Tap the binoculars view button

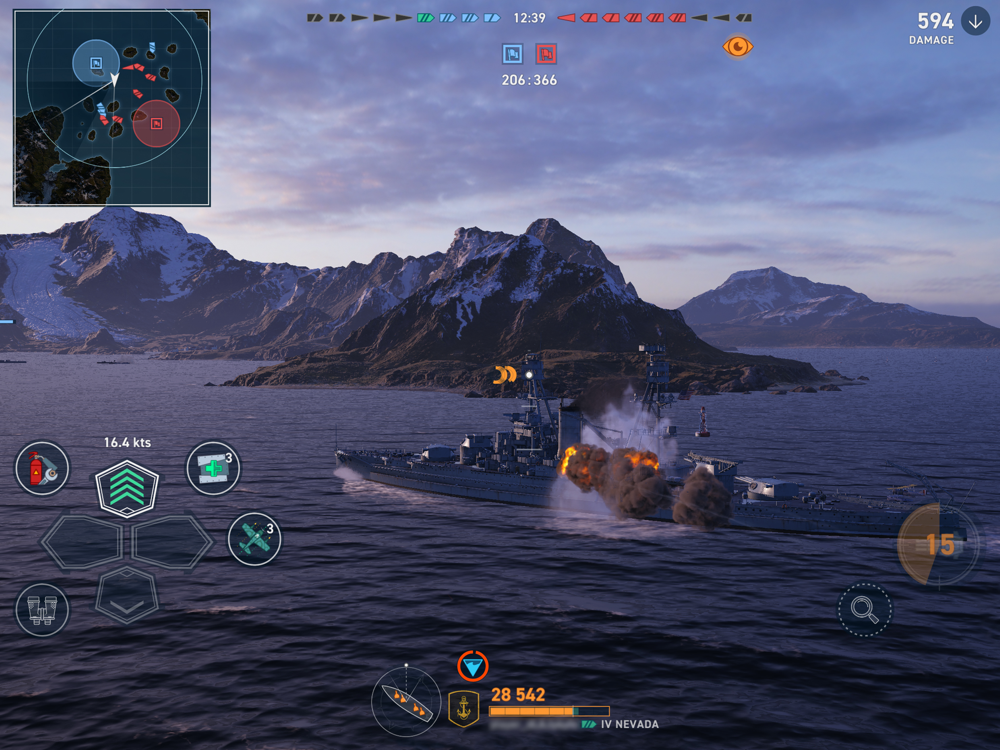point(42,610)
